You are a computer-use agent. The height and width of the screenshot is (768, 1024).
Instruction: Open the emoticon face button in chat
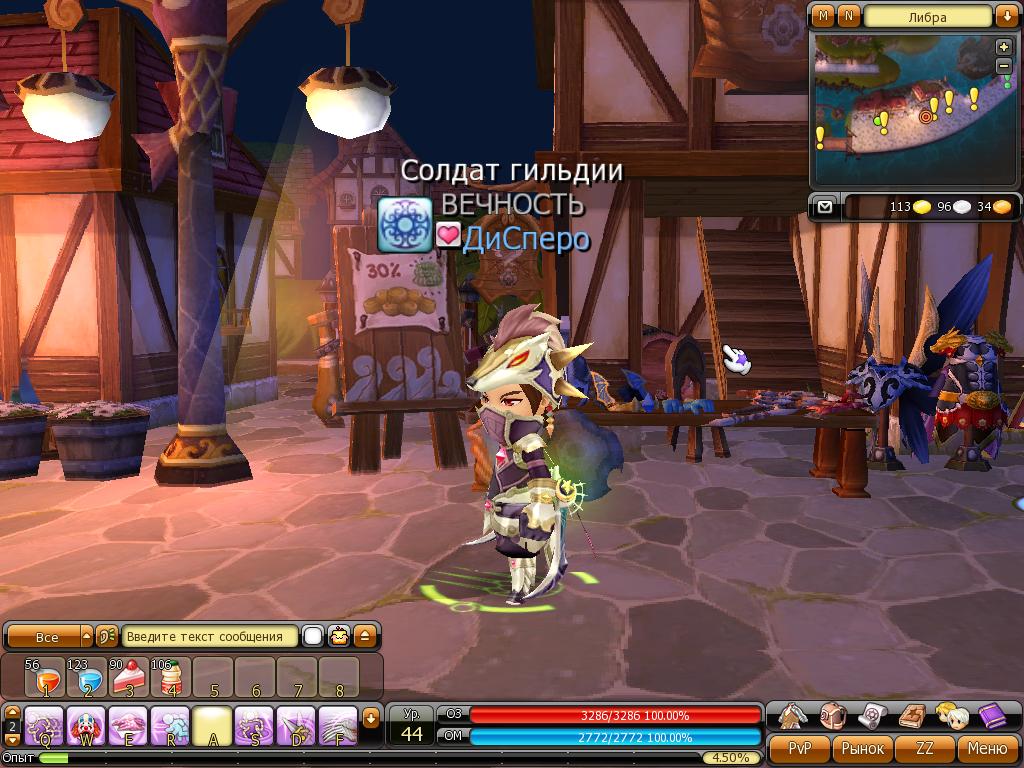[x=340, y=636]
